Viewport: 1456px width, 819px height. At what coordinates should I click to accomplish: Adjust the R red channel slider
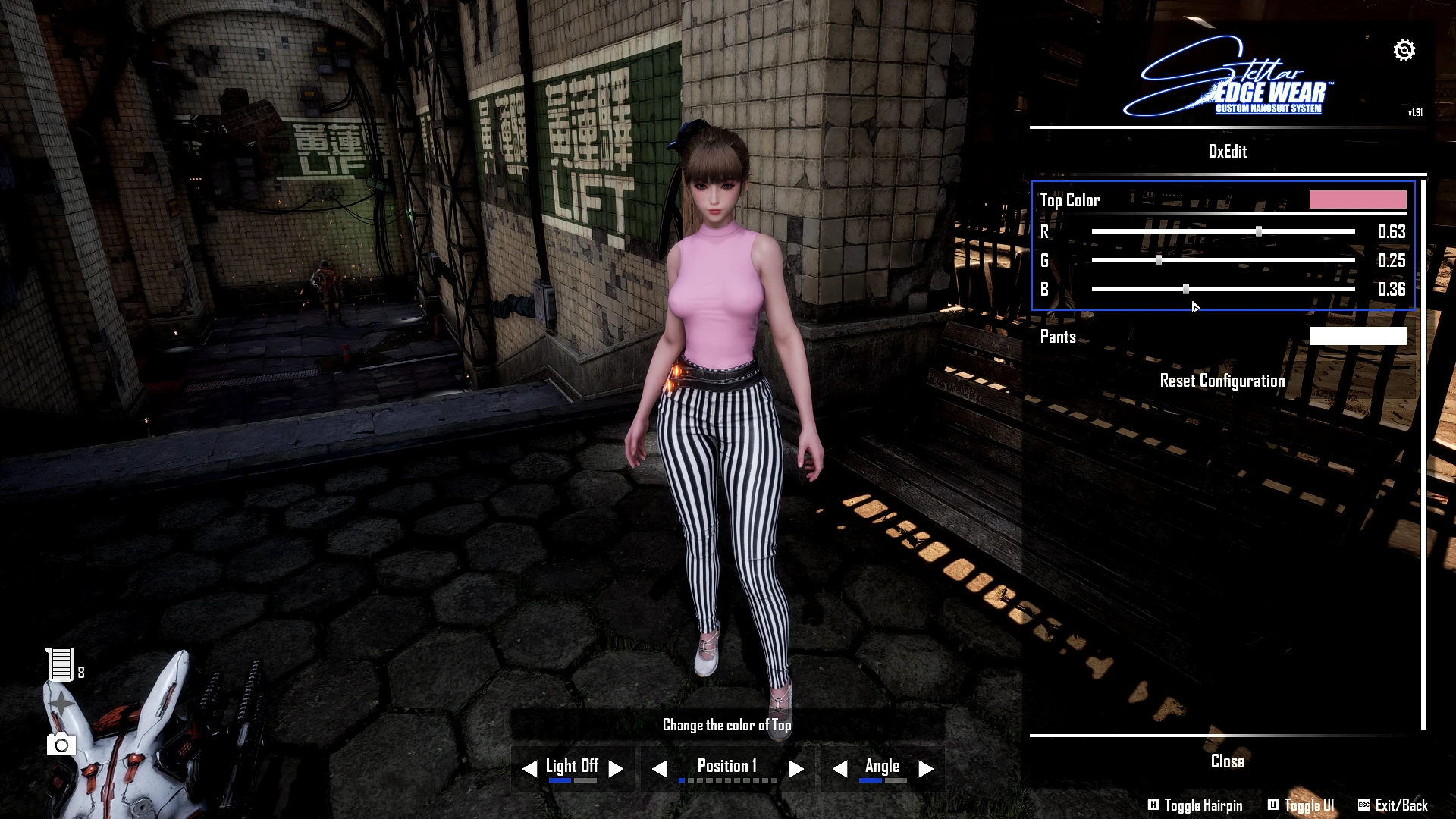pos(1259,231)
